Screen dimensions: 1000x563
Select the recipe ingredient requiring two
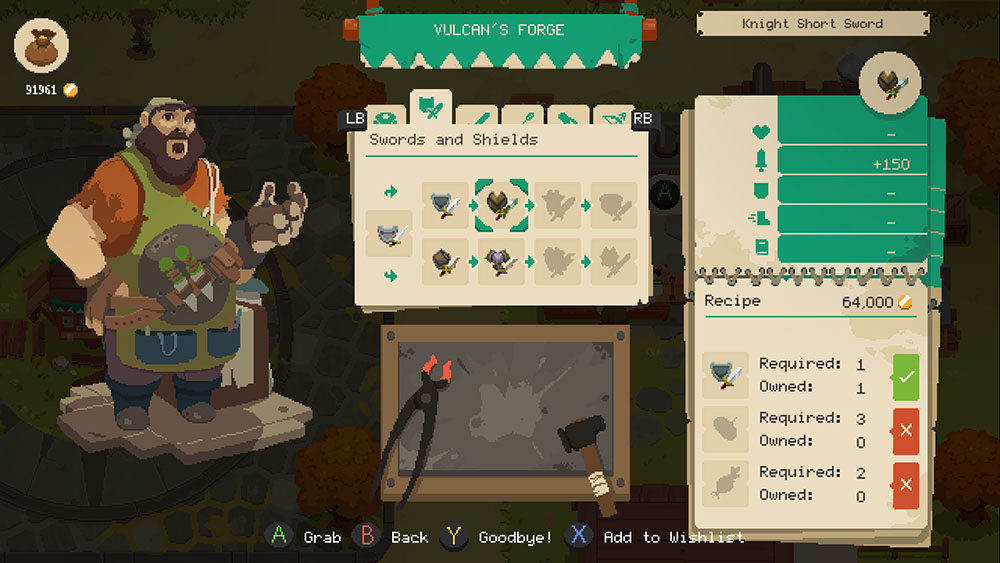click(725, 484)
